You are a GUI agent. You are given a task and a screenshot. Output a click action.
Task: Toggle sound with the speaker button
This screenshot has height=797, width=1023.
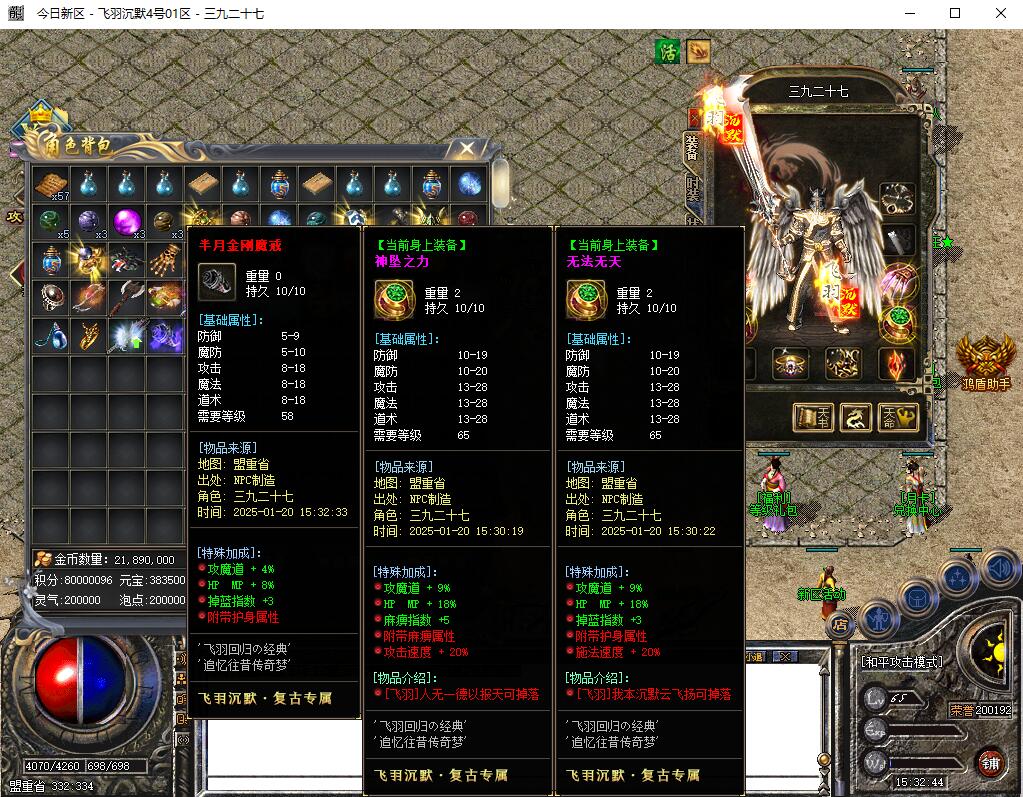click(999, 569)
